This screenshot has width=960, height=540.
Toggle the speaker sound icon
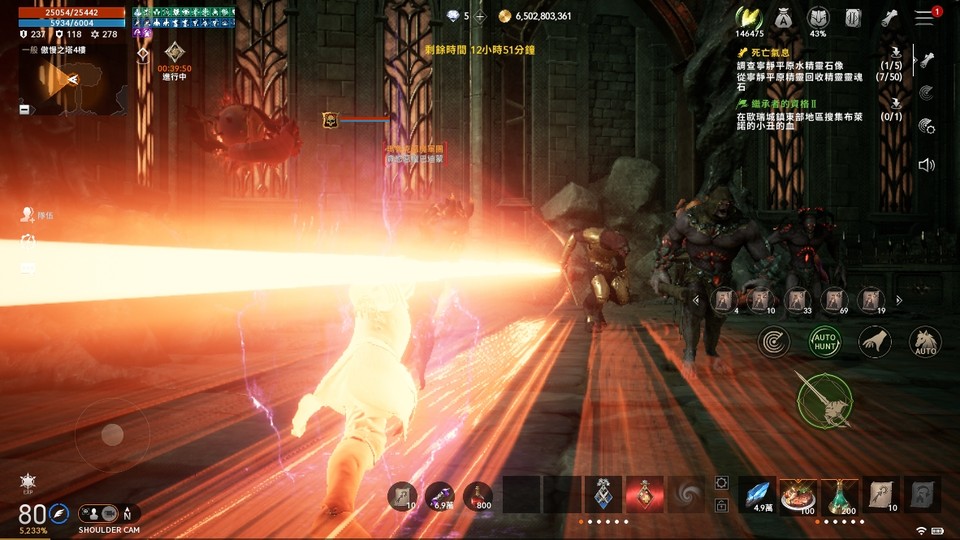click(x=927, y=165)
